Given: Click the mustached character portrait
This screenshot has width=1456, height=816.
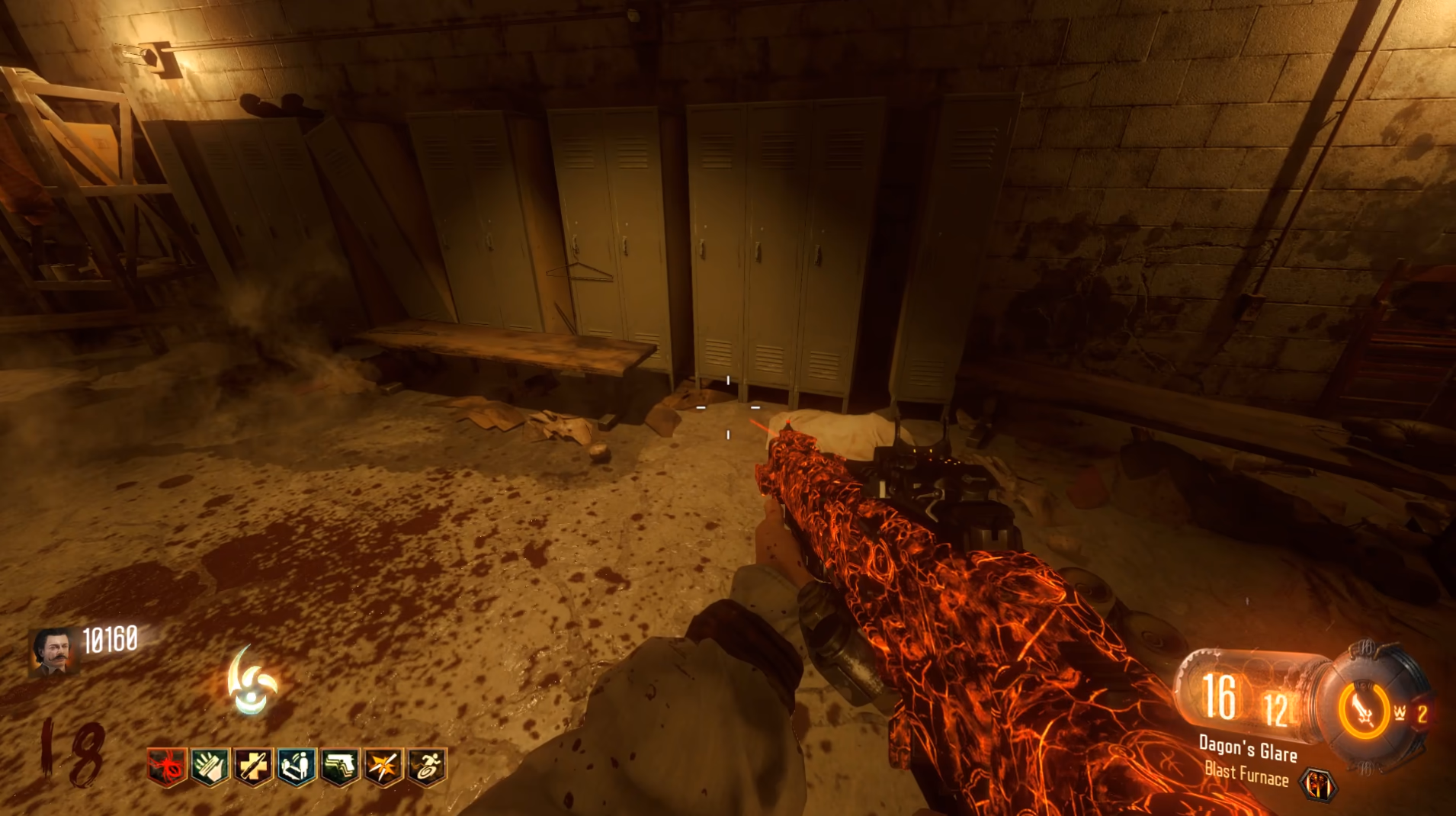Looking at the screenshot, I should (x=54, y=651).
